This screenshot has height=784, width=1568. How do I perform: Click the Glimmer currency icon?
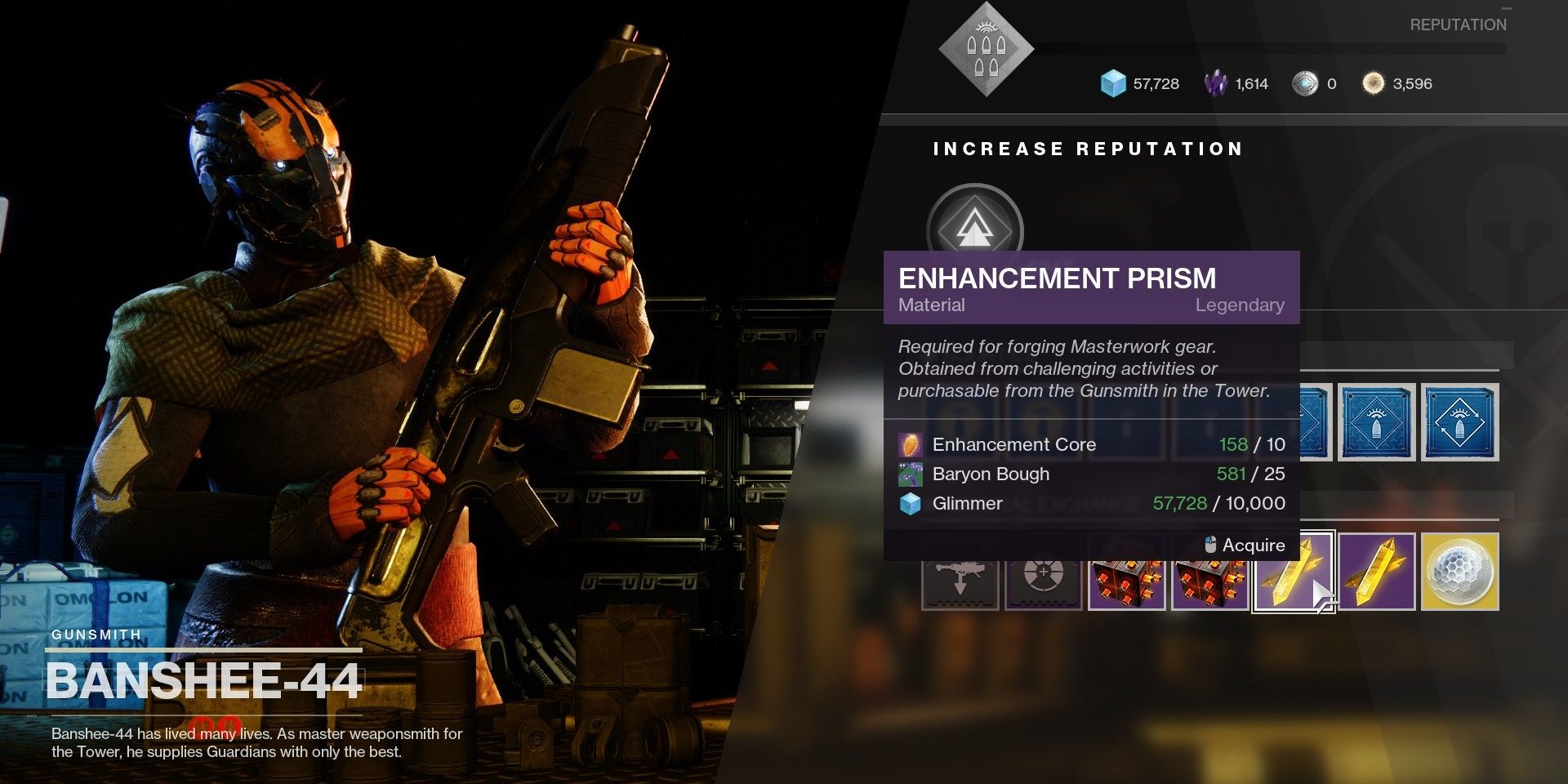coord(1111,83)
